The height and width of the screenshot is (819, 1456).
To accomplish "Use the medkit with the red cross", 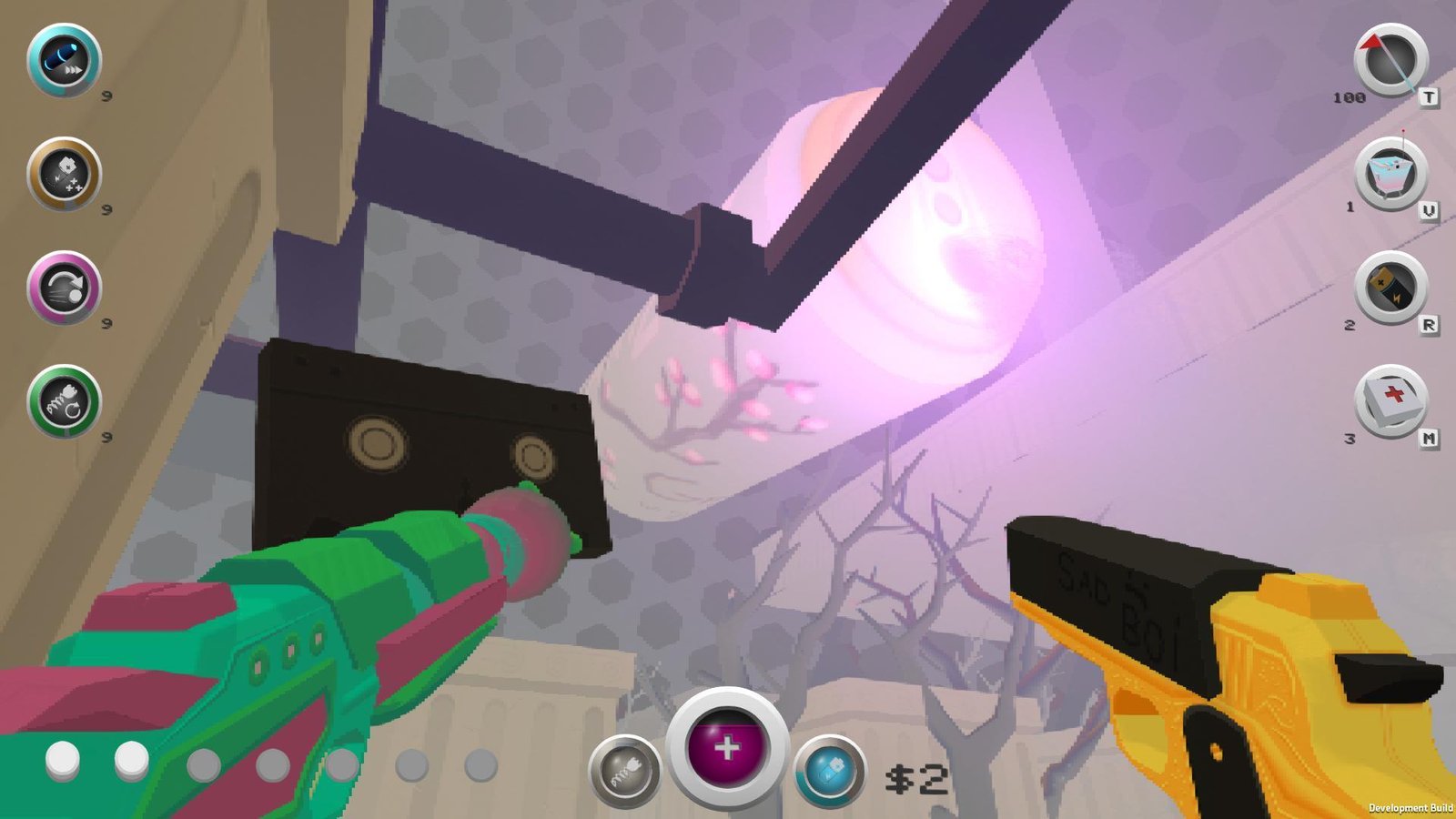I will tap(1390, 401).
